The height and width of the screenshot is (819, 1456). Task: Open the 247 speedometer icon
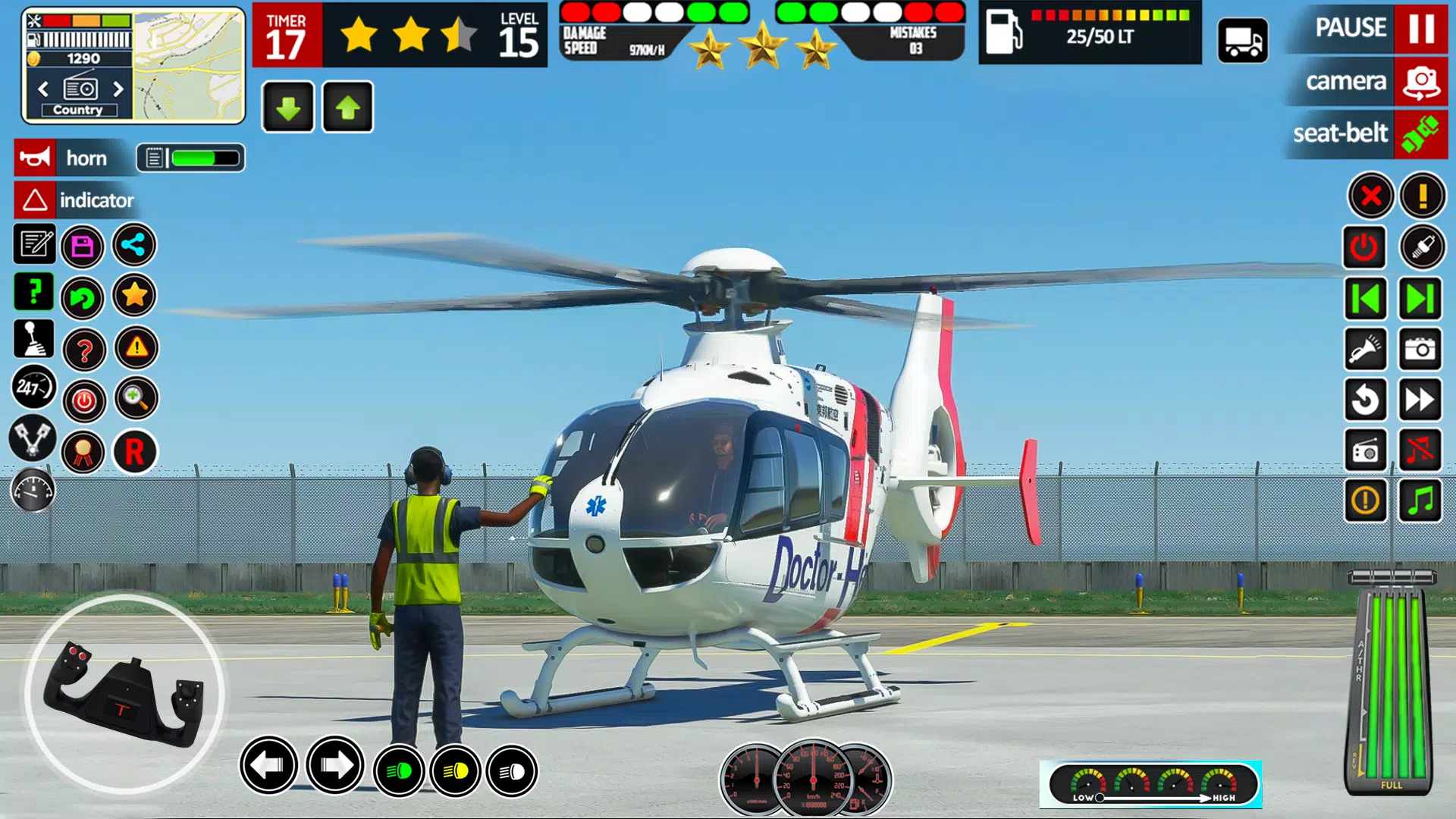32,388
